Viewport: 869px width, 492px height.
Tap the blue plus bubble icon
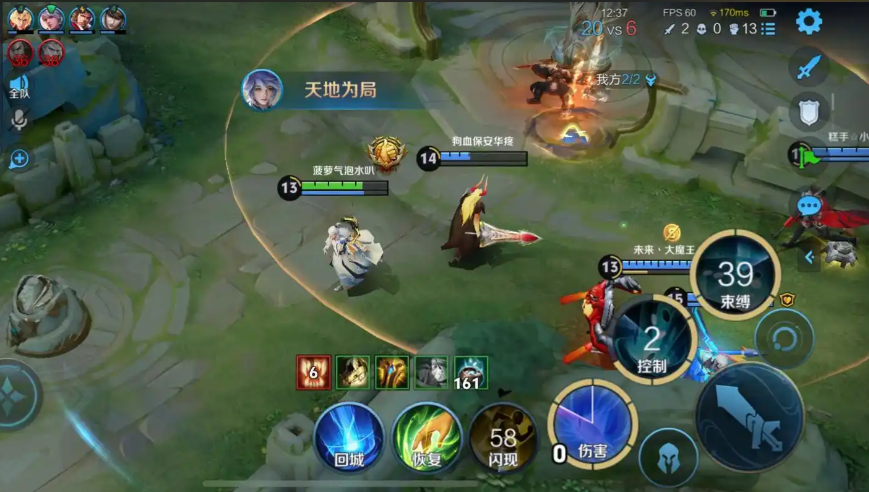18,158
